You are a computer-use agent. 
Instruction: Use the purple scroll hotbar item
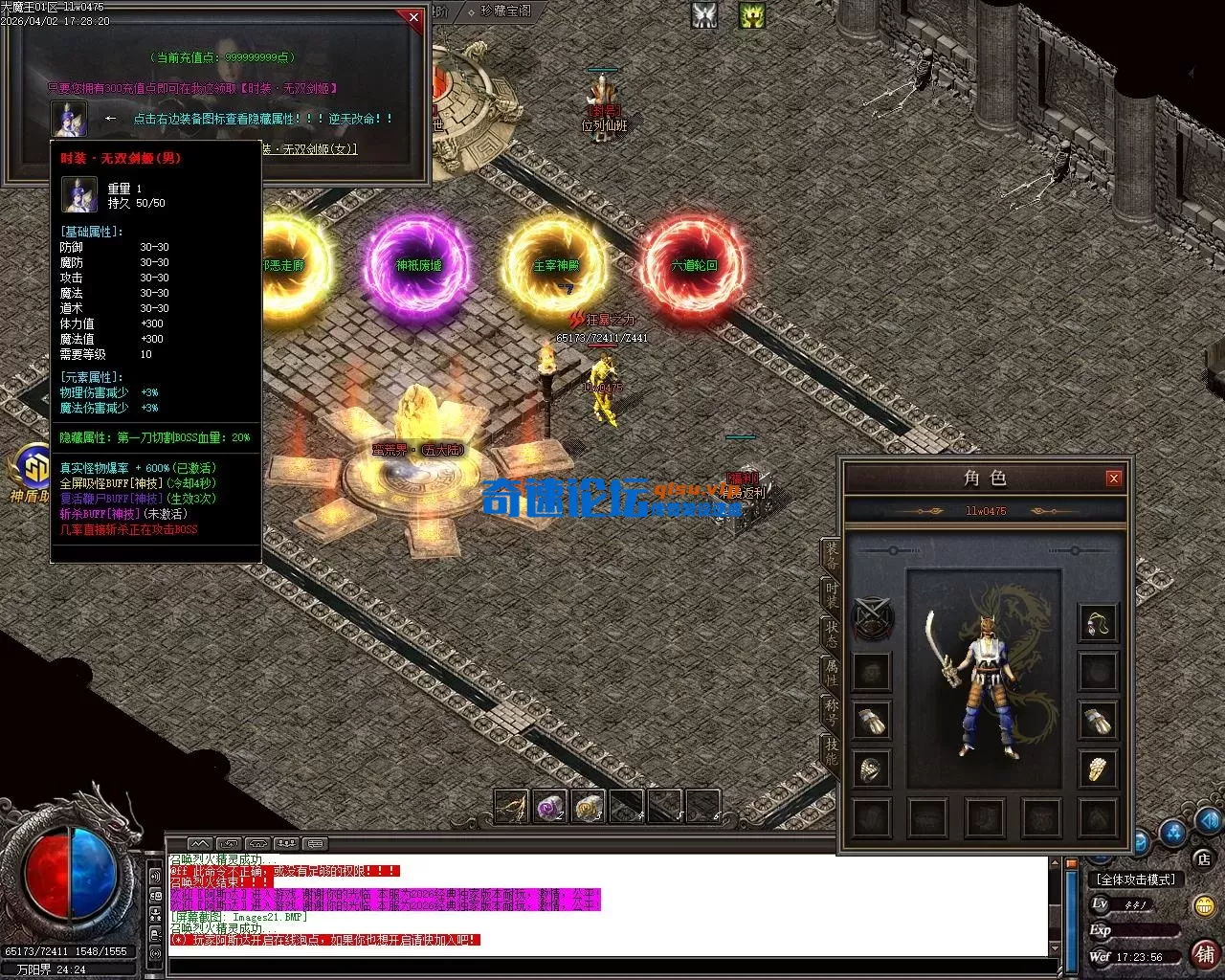[x=550, y=807]
